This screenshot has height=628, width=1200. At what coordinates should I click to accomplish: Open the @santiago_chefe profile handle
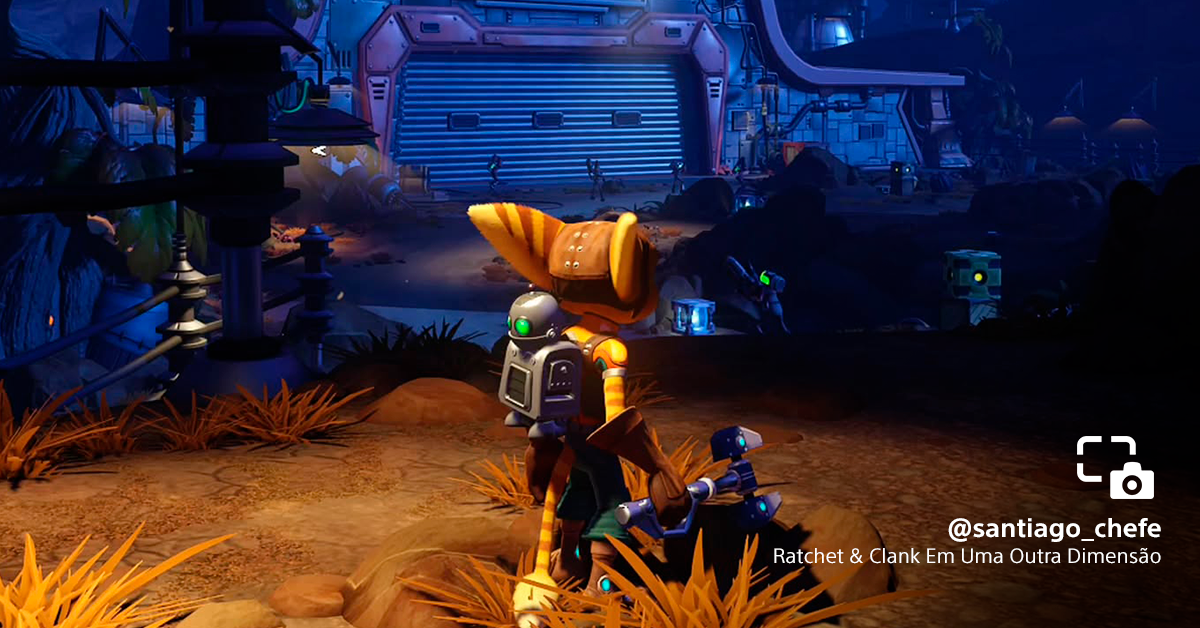tap(1054, 529)
